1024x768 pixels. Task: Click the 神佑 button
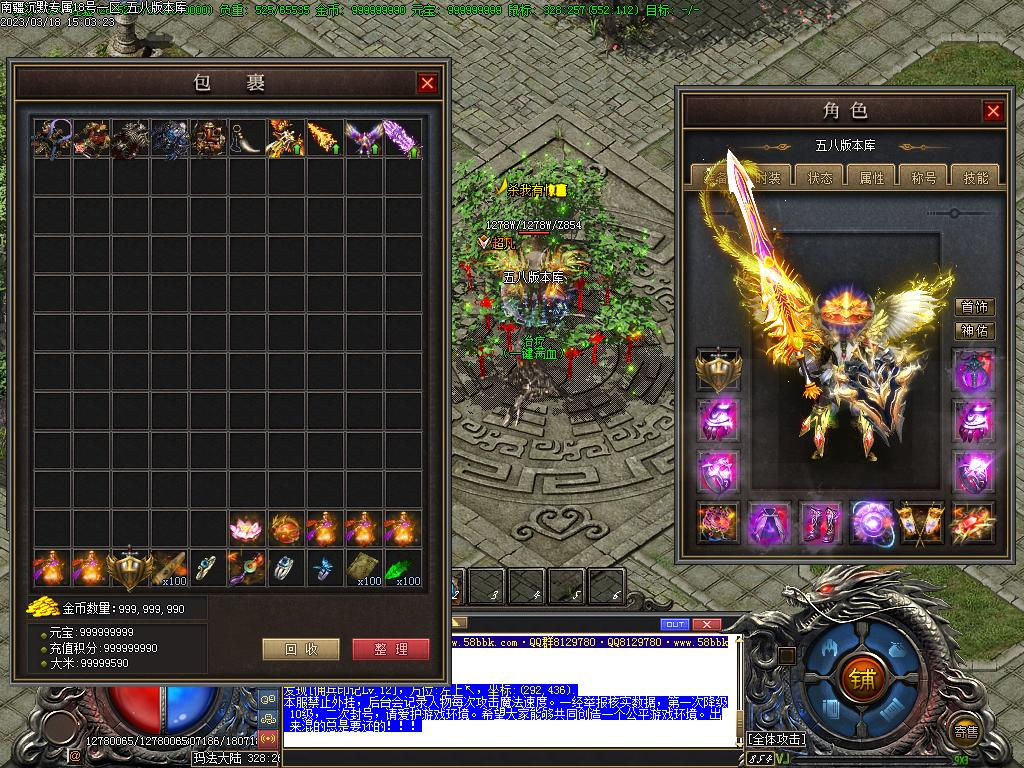click(975, 330)
